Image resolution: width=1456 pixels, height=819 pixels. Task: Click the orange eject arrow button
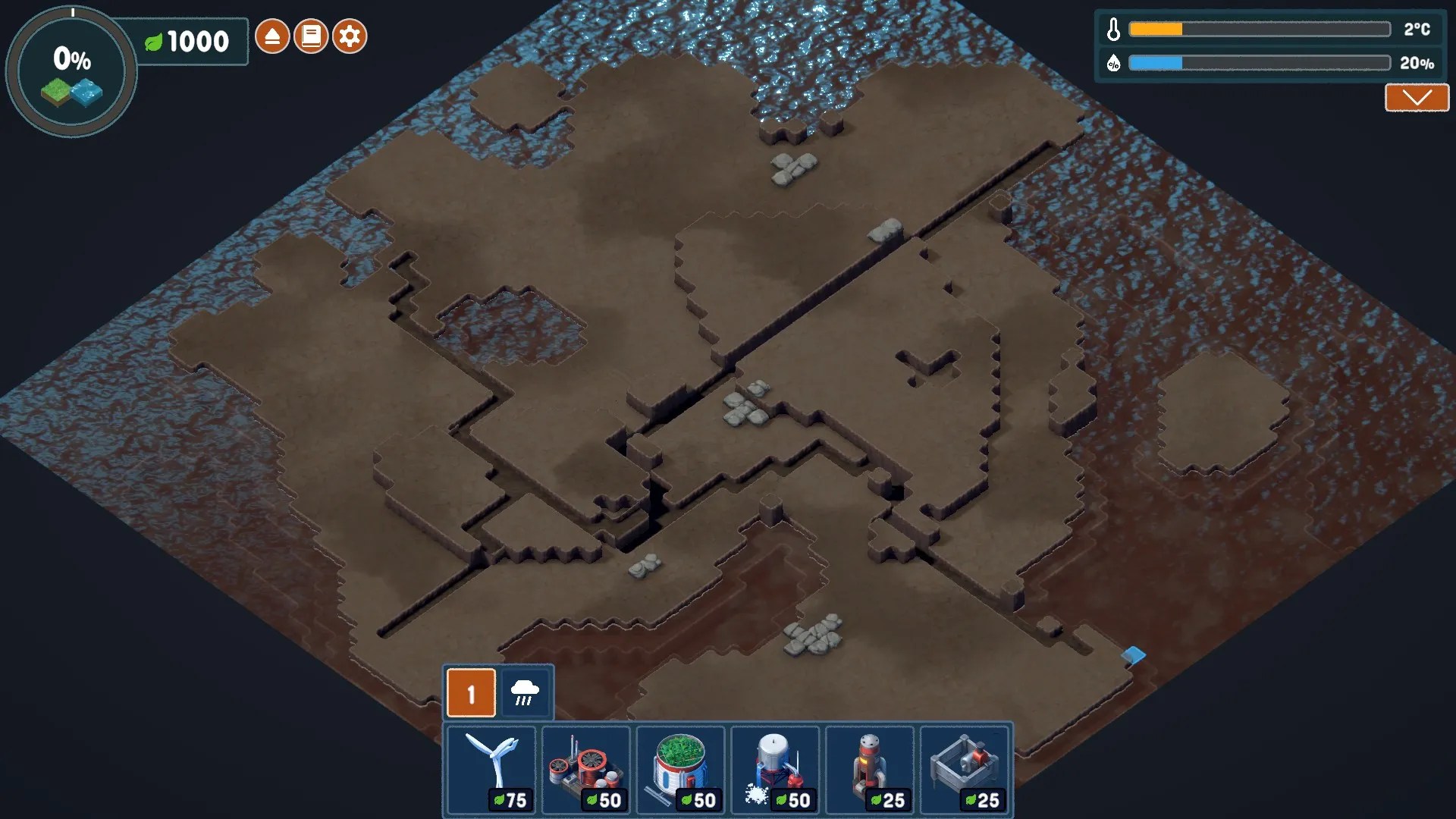coord(272,36)
